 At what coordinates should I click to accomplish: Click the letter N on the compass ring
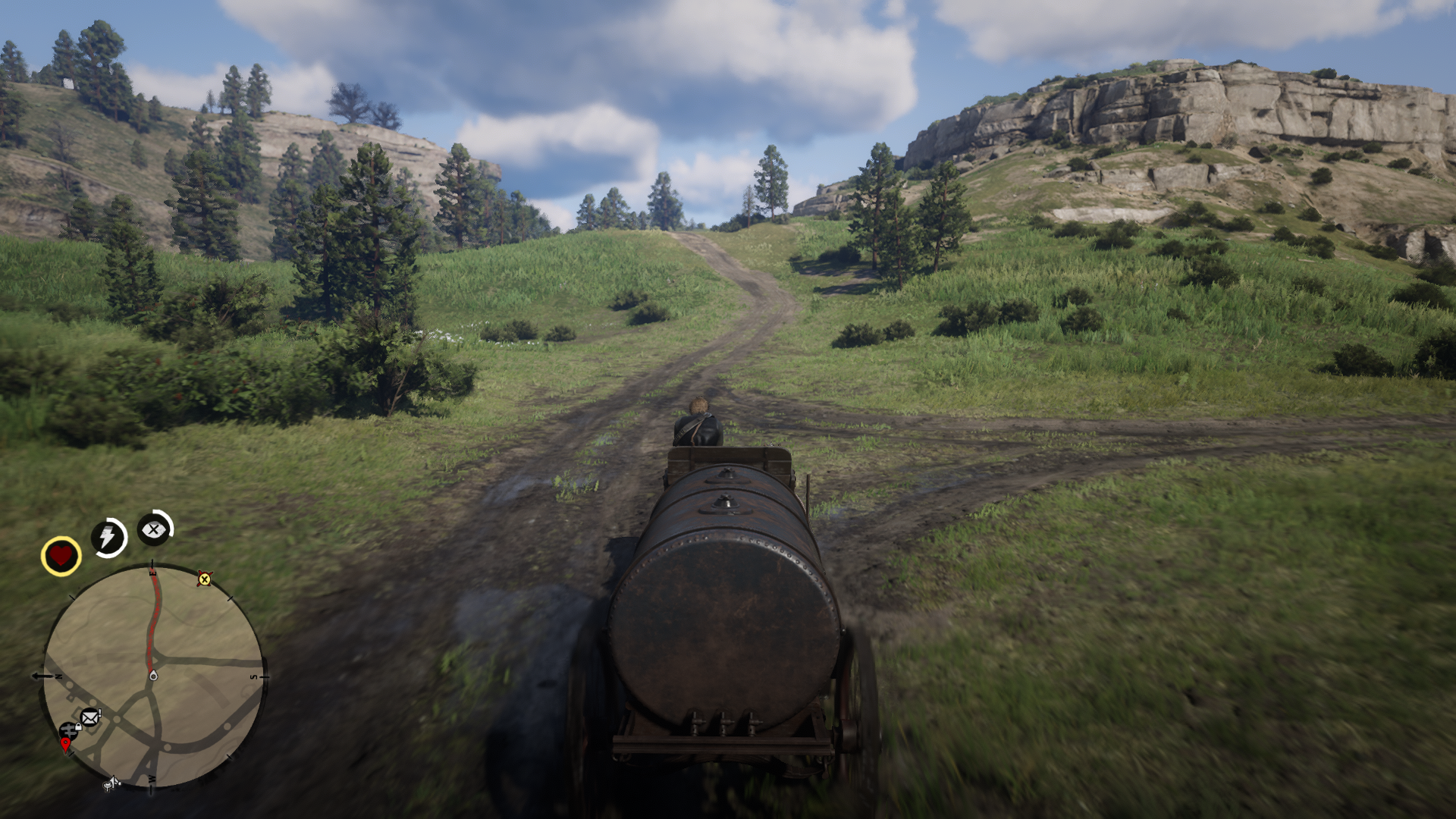[x=58, y=676]
